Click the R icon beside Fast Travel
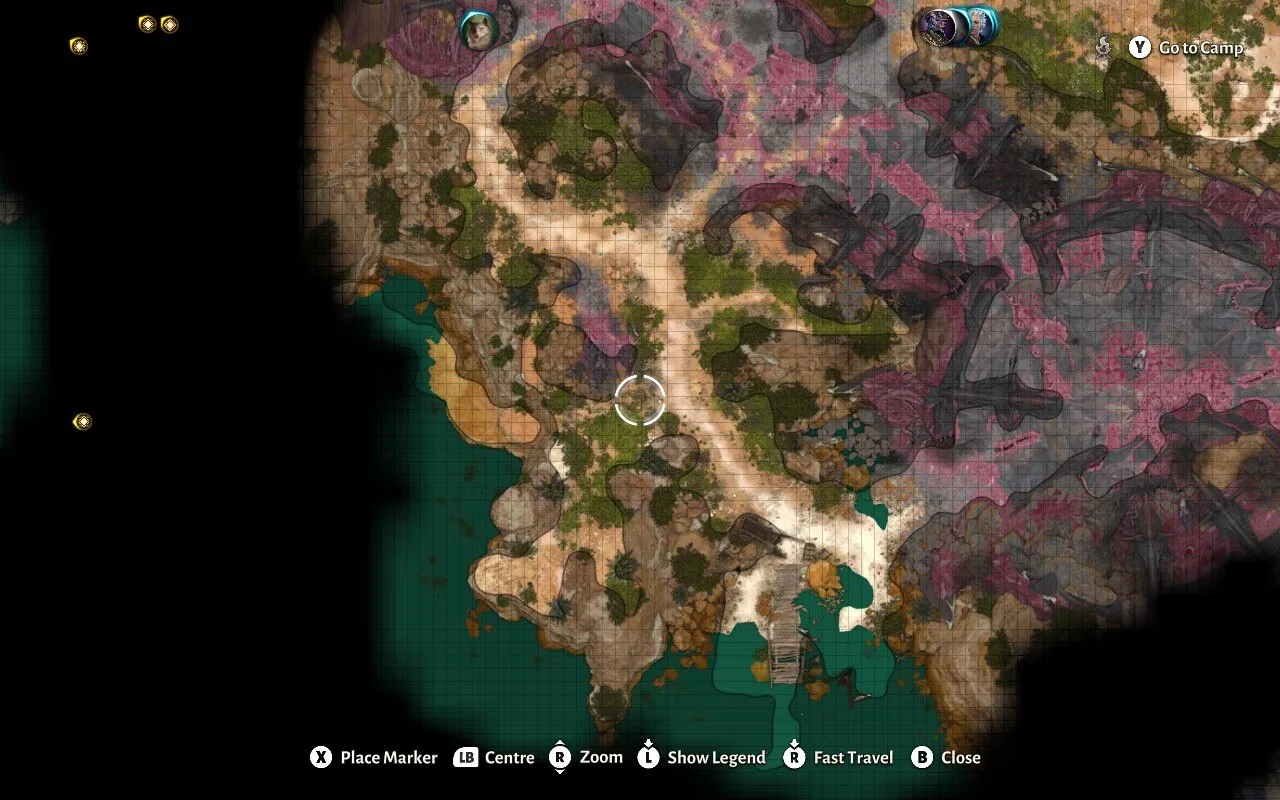Screen dimensions: 1280x800 pyautogui.click(x=795, y=758)
